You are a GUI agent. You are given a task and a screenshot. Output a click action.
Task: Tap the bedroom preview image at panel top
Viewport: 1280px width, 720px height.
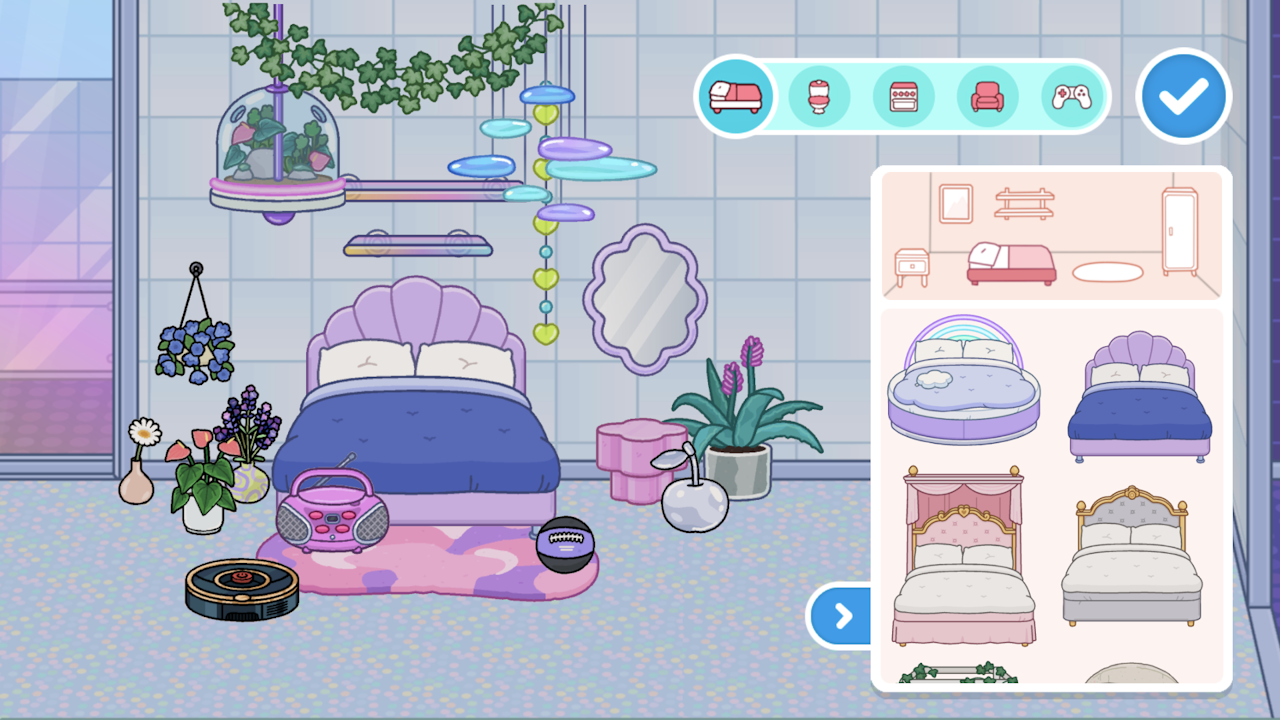1051,235
